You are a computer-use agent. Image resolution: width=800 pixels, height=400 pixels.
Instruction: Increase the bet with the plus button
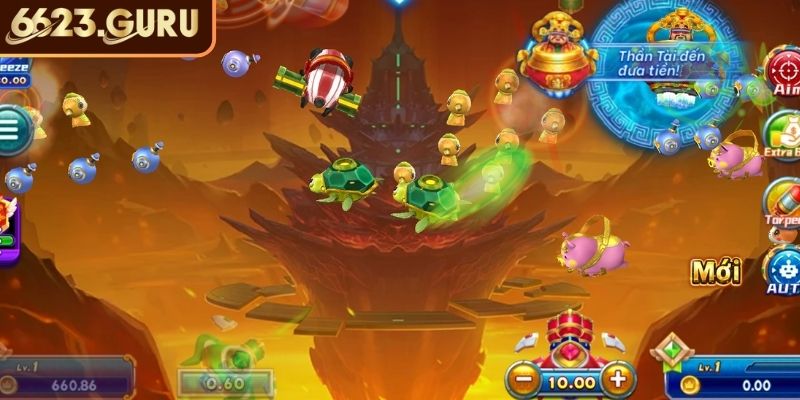pyautogui.click(x=619, y=379)
